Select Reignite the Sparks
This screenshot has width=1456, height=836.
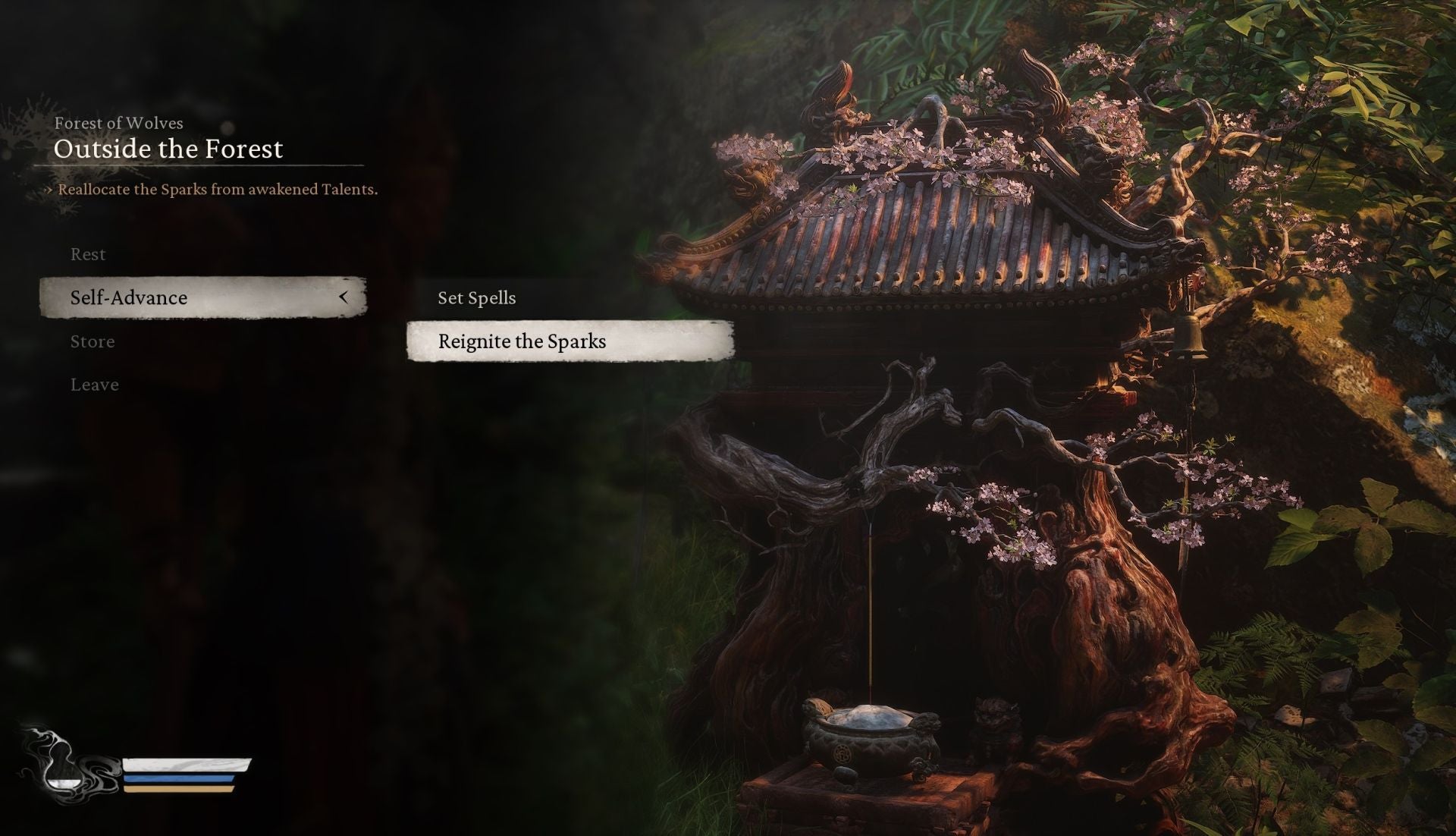522,342
